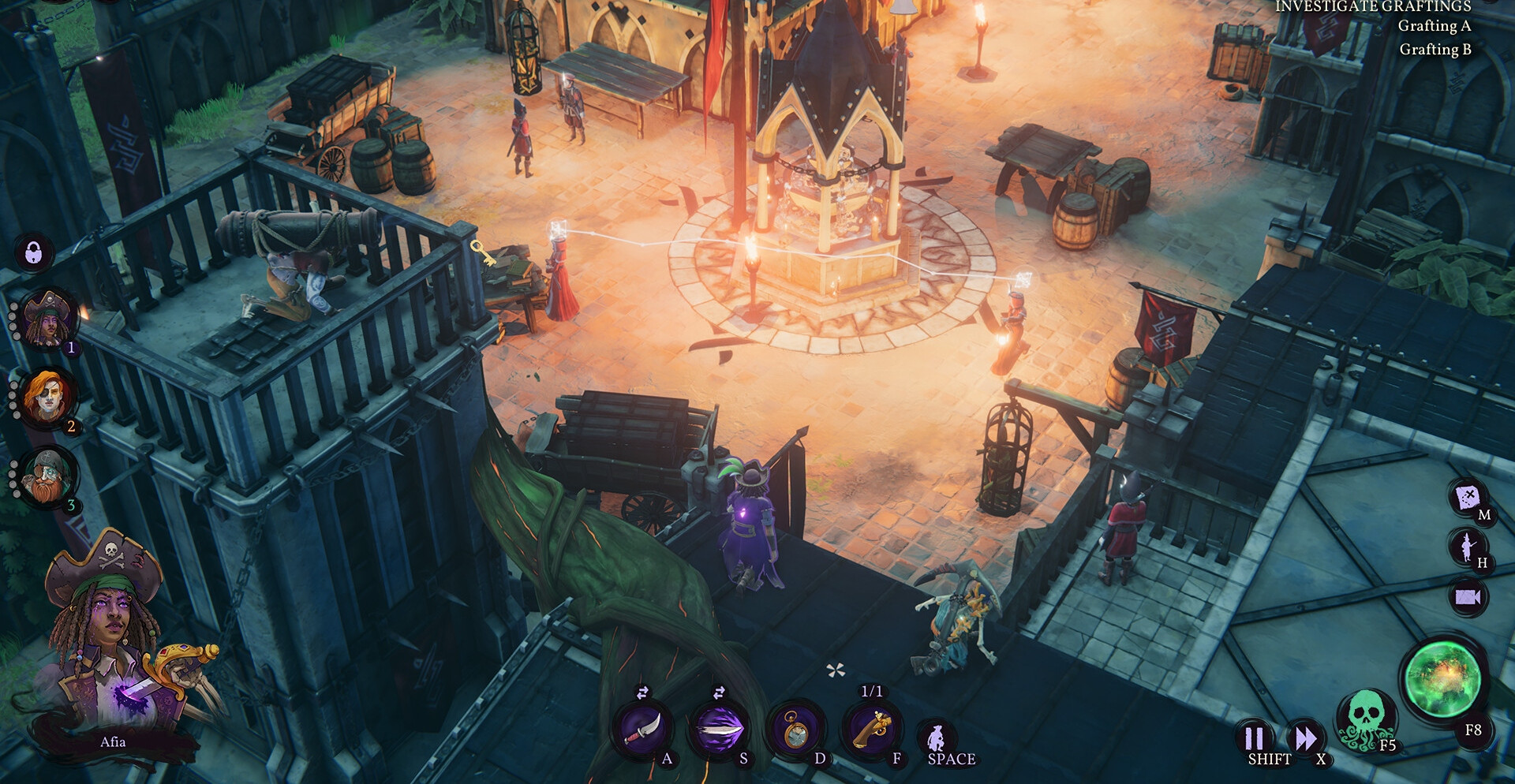
Task: Select the flintlock pistol ability
Action: coord(872,730)
